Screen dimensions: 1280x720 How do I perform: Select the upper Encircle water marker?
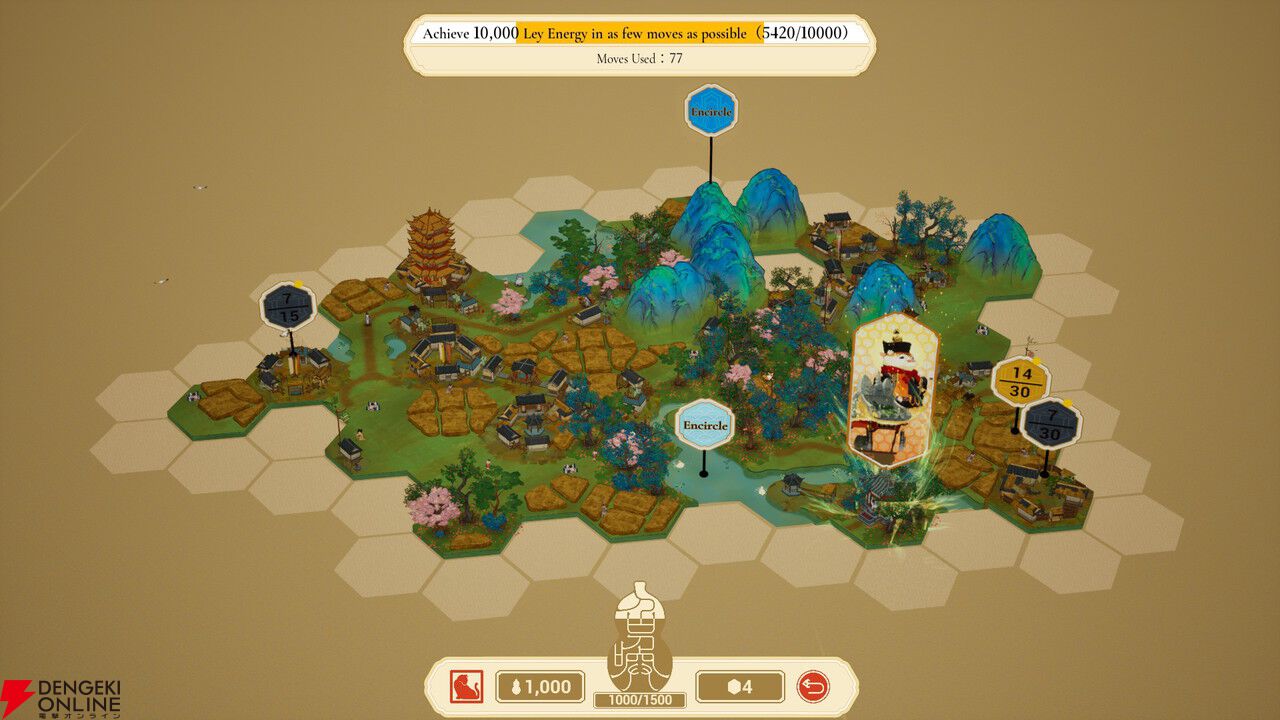(711, 110)
